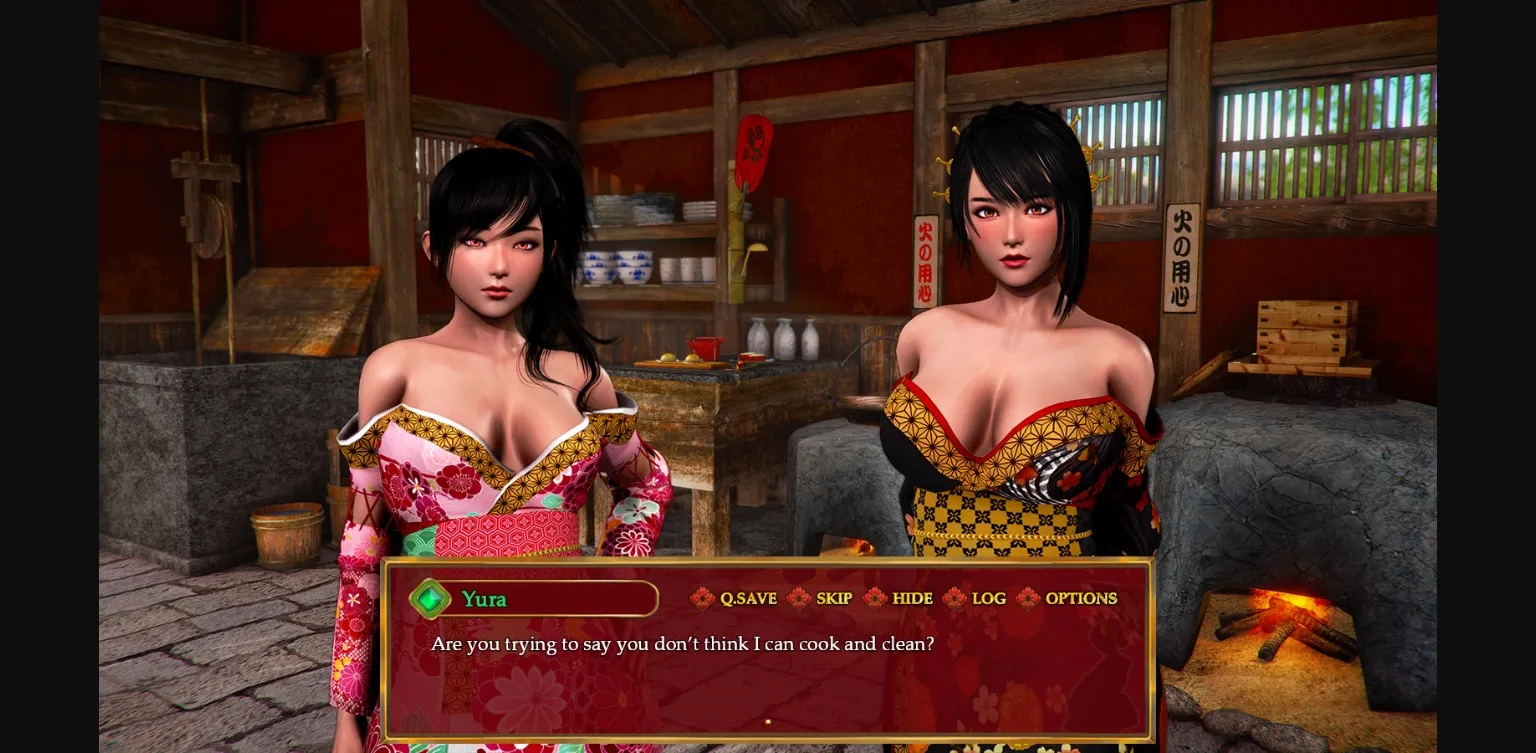Click the click-to-continue dot indicator

(x=768, y=721)
